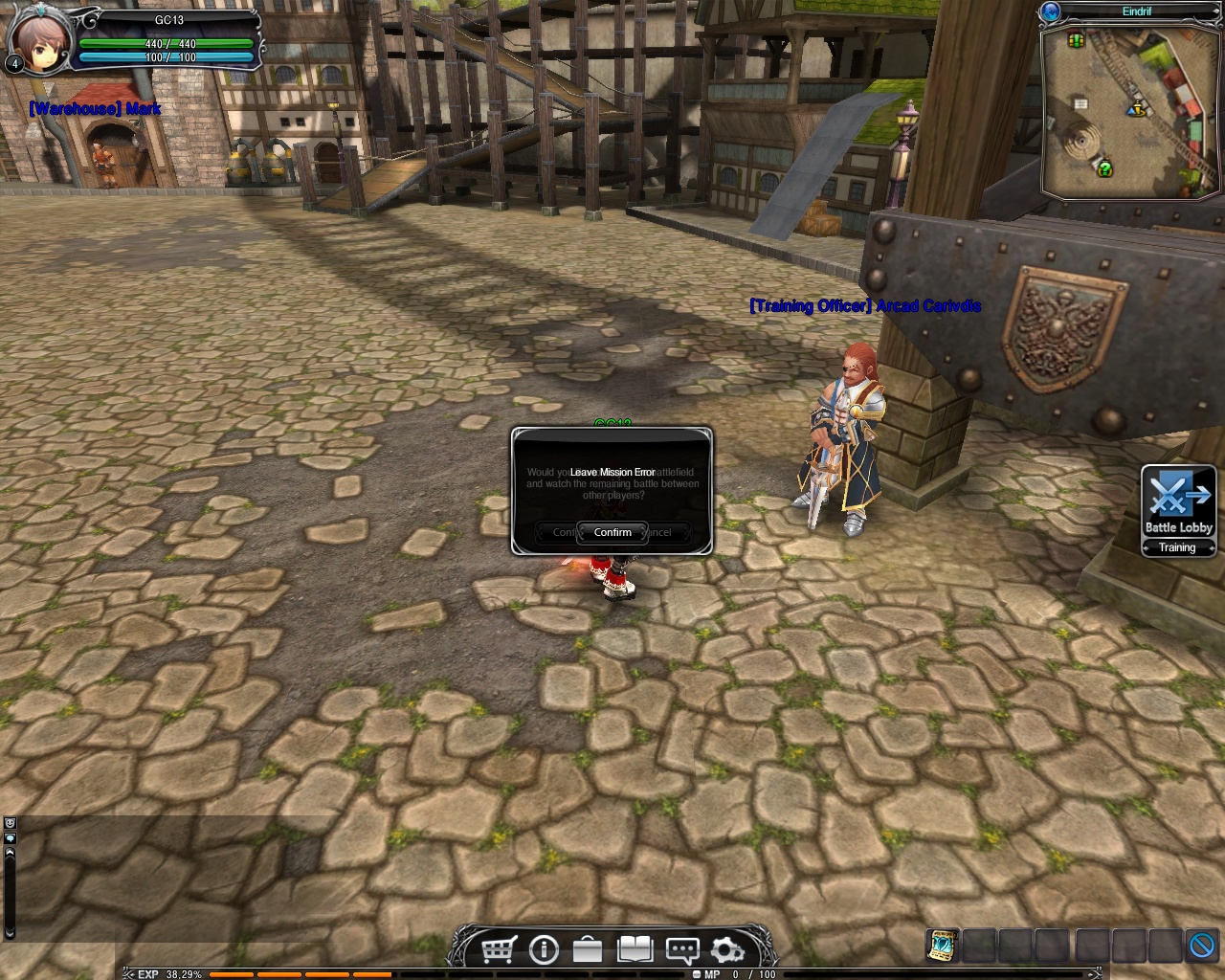The image size is (1225, 980).
Task: Select the Training option below Battle Lobby
Action: tap(1178, 547)
